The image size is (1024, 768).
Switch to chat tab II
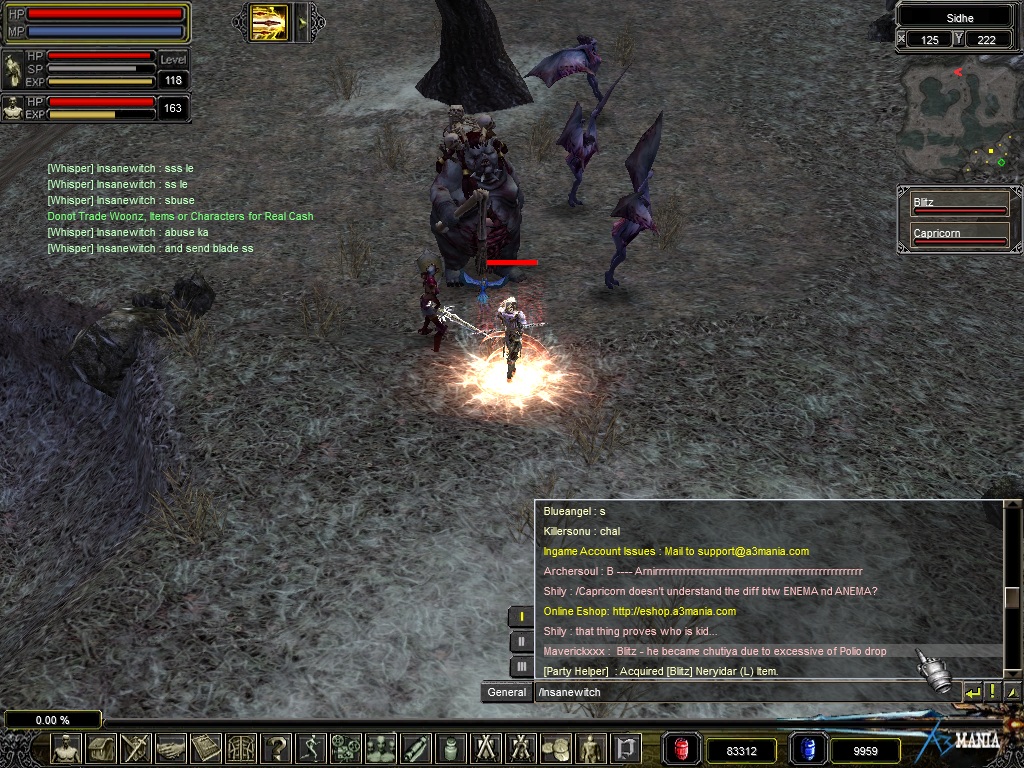pyautogui.click(x=520, y=642)
